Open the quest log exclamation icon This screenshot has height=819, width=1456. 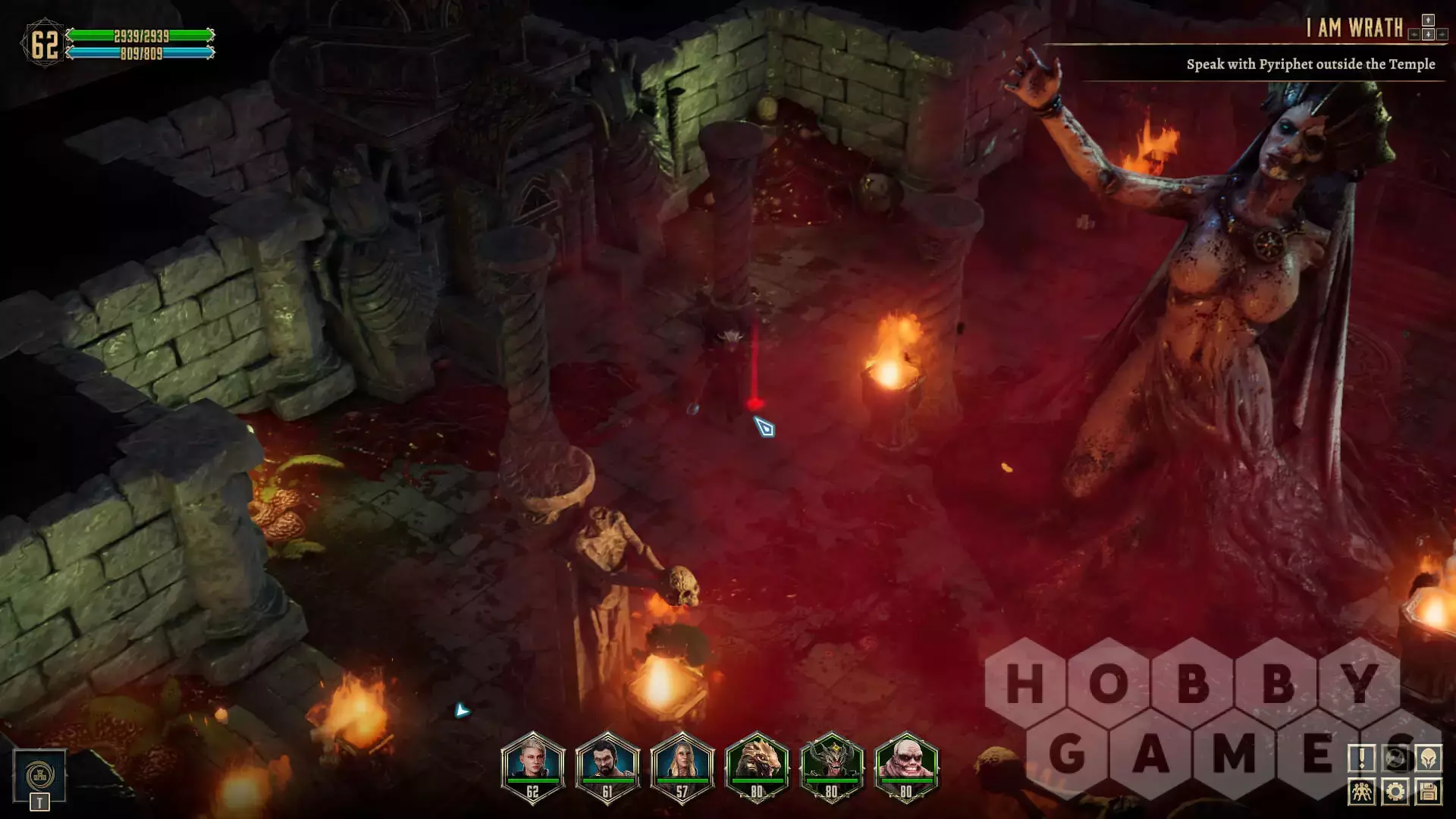1362,758
